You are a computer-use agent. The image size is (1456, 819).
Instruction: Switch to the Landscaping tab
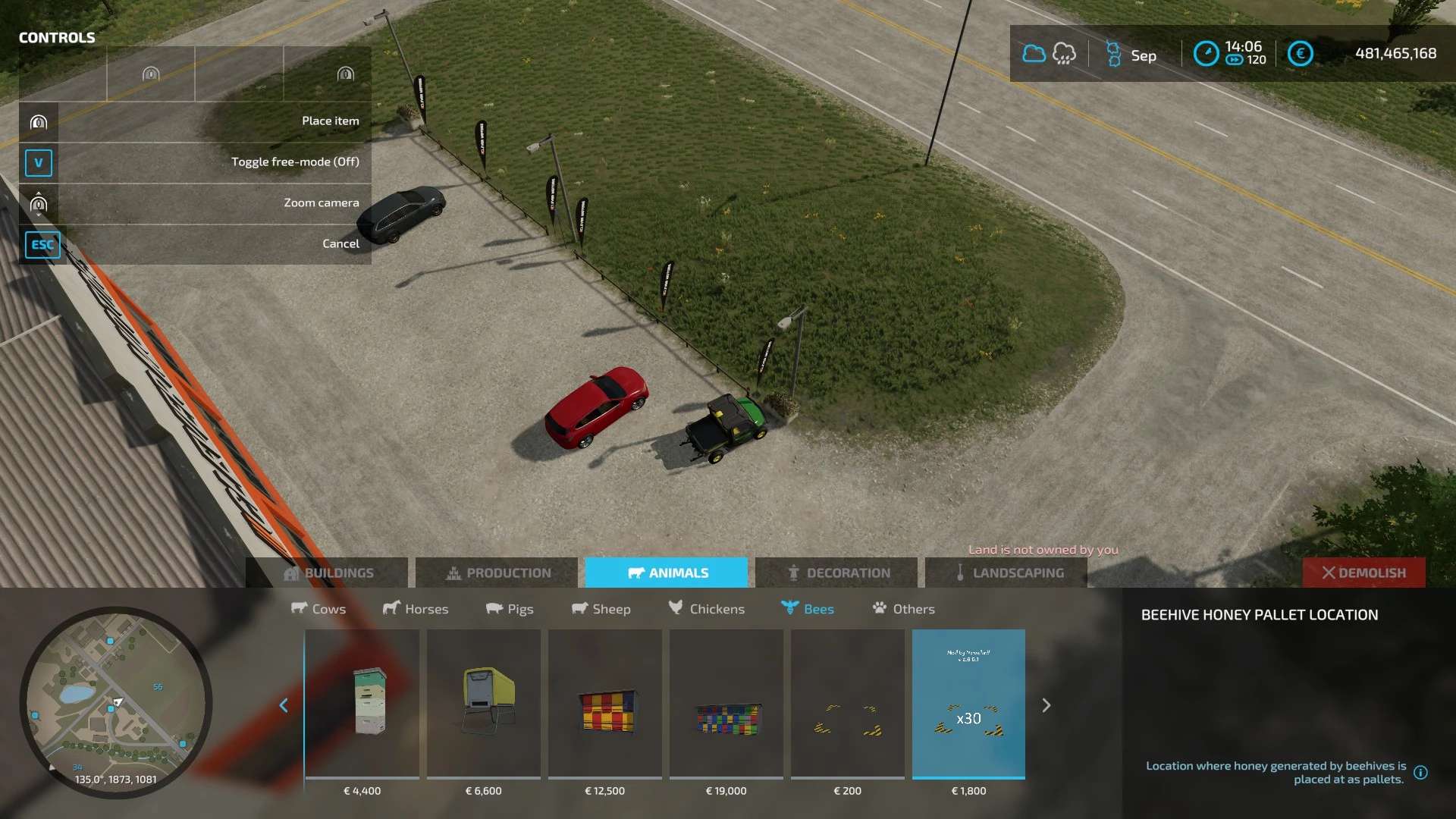(x=1007, y=573)
